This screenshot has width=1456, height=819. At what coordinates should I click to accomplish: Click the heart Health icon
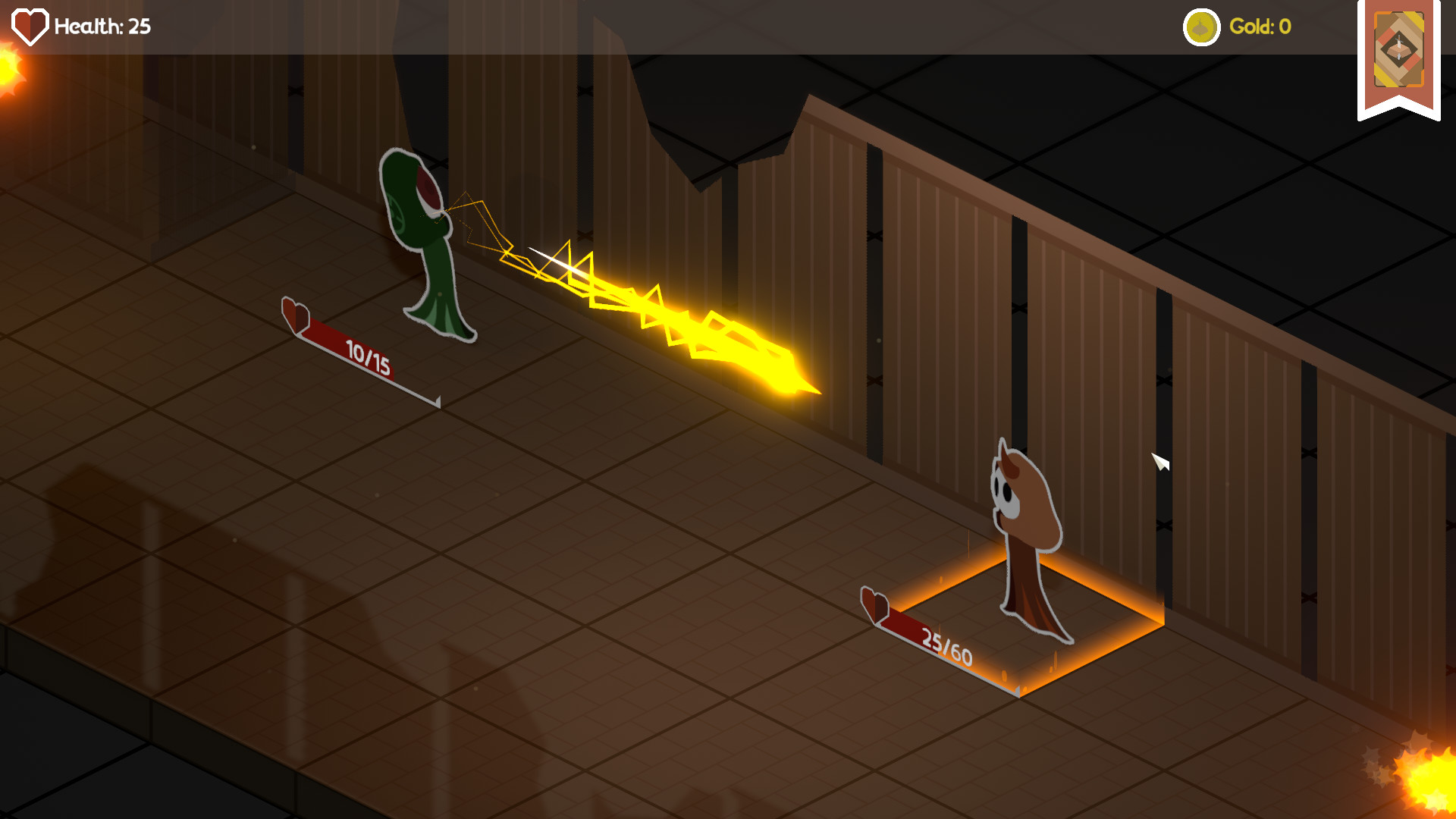pyautogui.click(x=29, y=25)
